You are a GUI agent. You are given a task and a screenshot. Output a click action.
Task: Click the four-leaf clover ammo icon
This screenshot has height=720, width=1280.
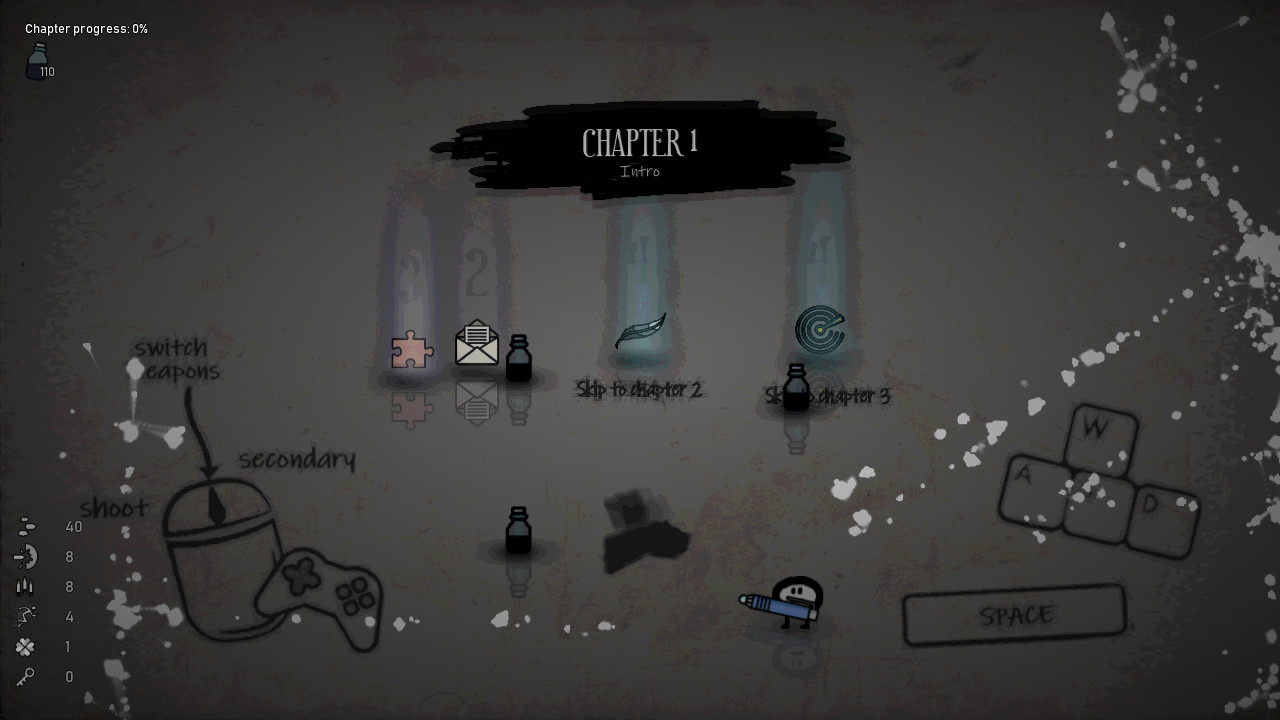(x=26, y=647)
